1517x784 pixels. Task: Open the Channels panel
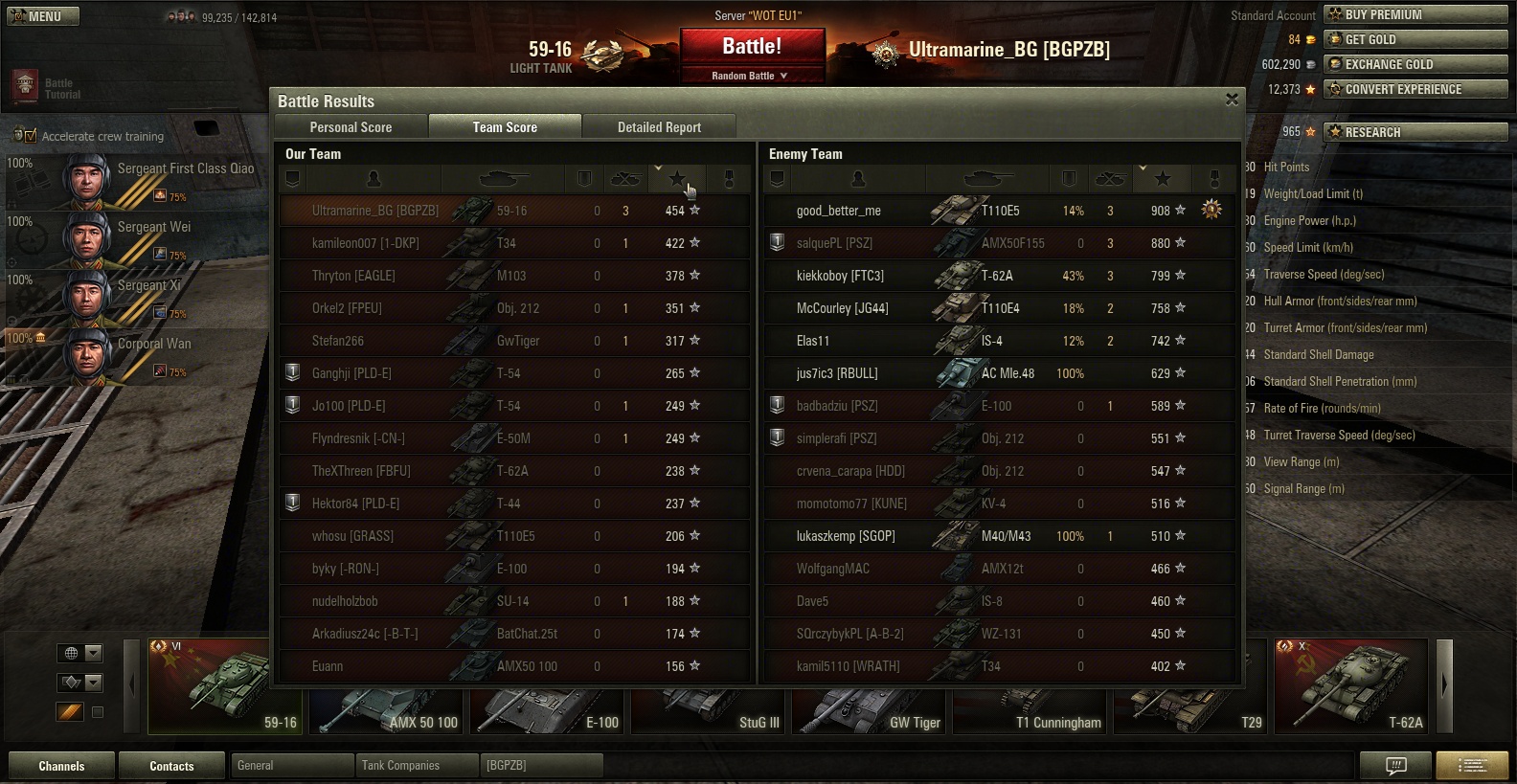coord(61,766)
